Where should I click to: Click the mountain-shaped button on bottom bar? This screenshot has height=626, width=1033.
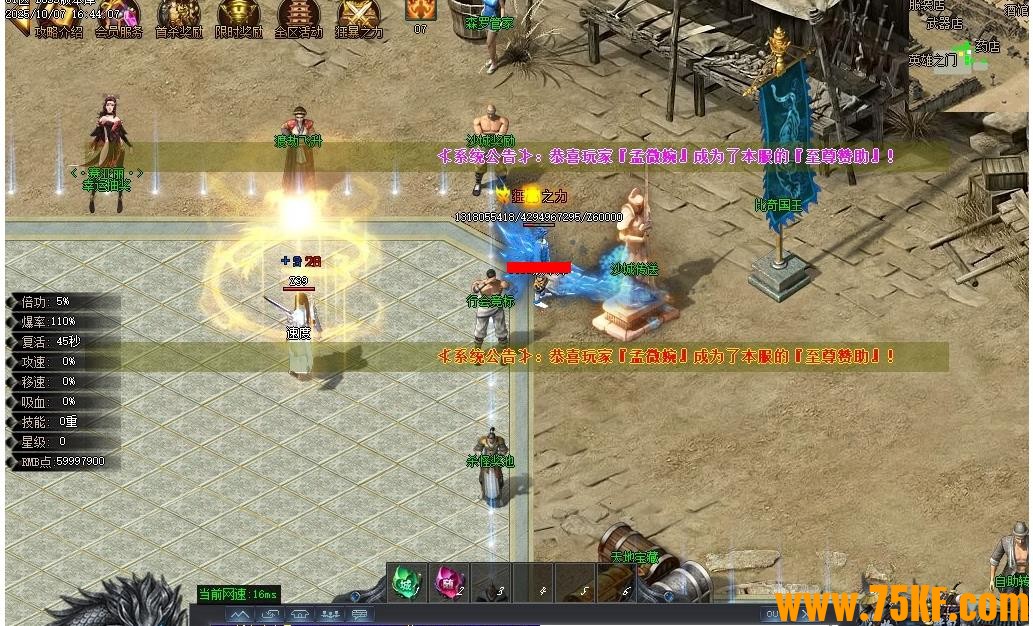point(239,615)
